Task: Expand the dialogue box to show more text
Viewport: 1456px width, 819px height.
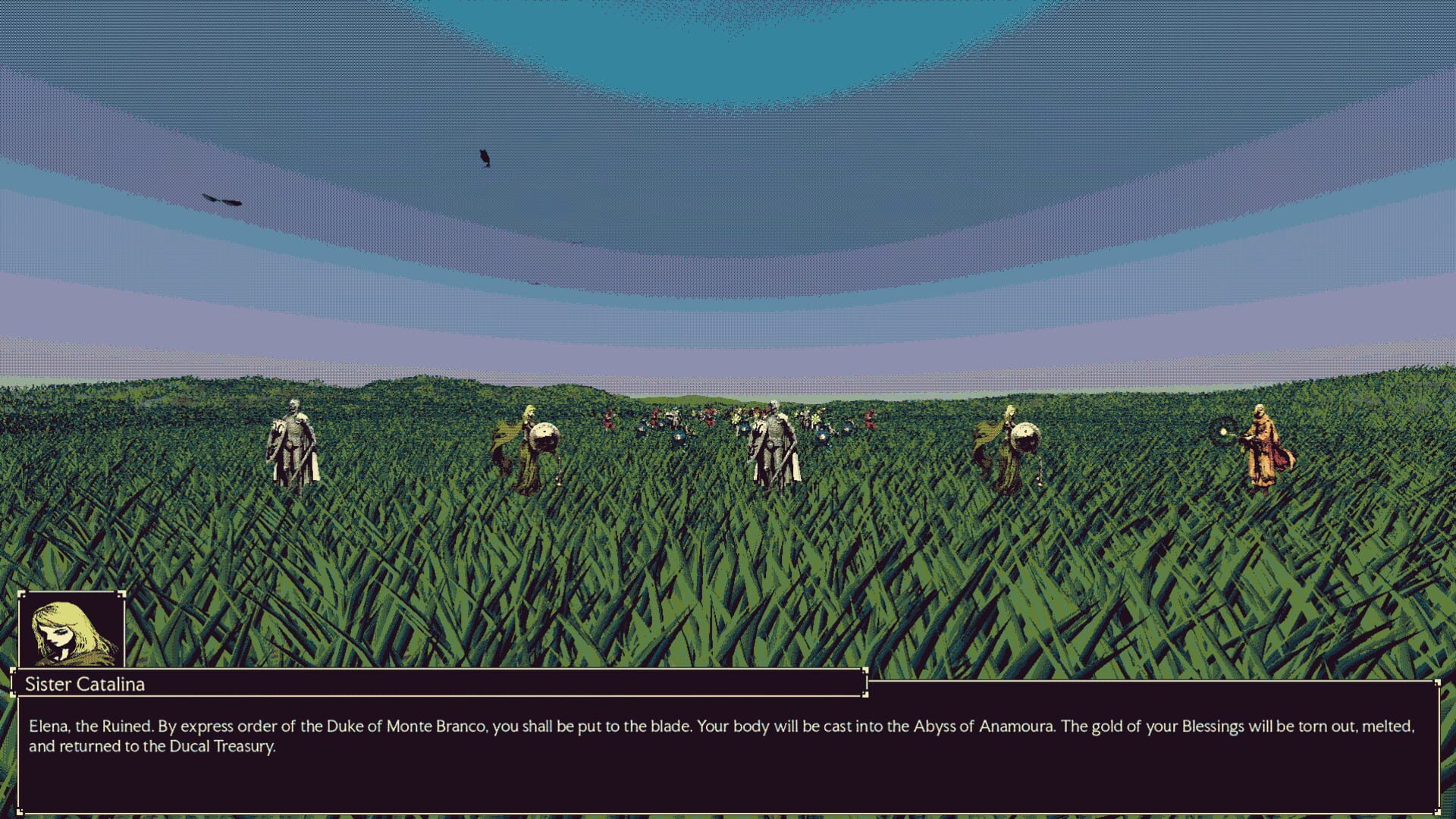Action: pyautogui.click(x=728, y=758)
